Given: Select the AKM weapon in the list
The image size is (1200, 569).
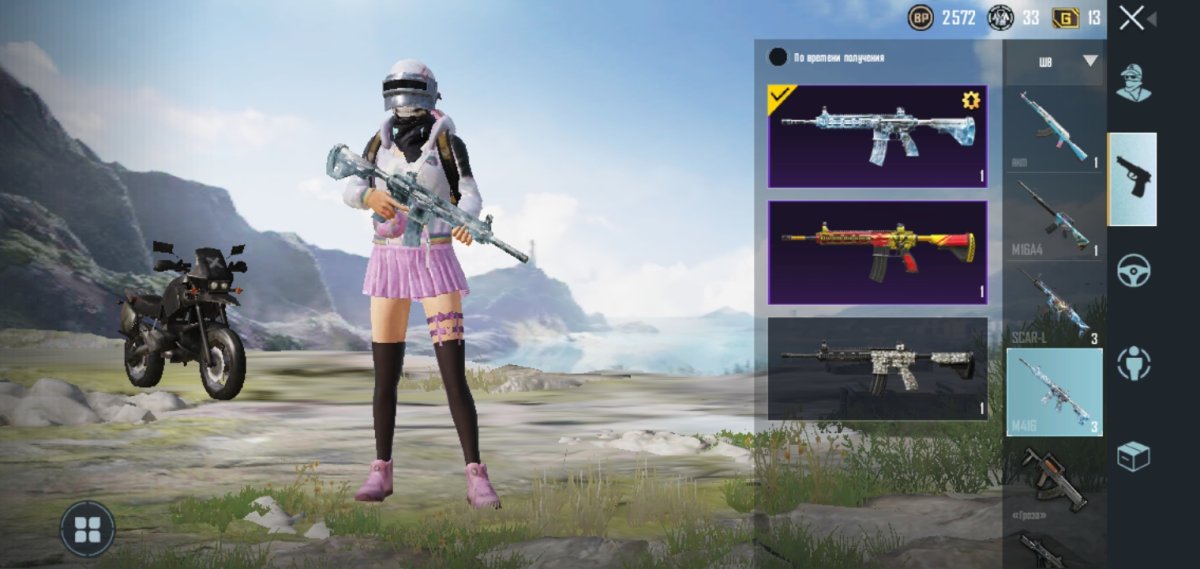Looking at the screenshot, I should [x=1054, y=128].
